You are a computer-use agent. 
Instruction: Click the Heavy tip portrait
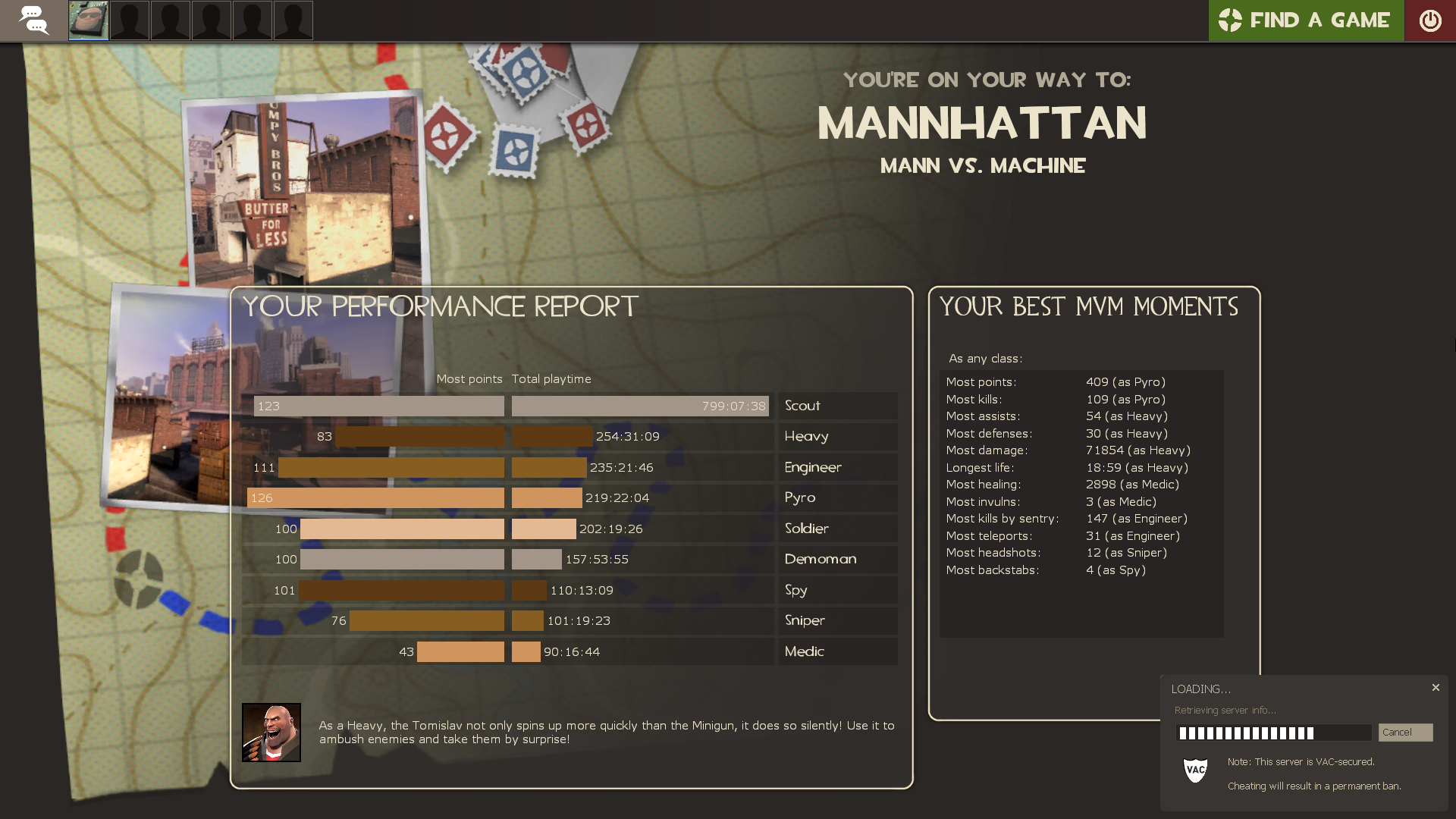coord(271,732)
